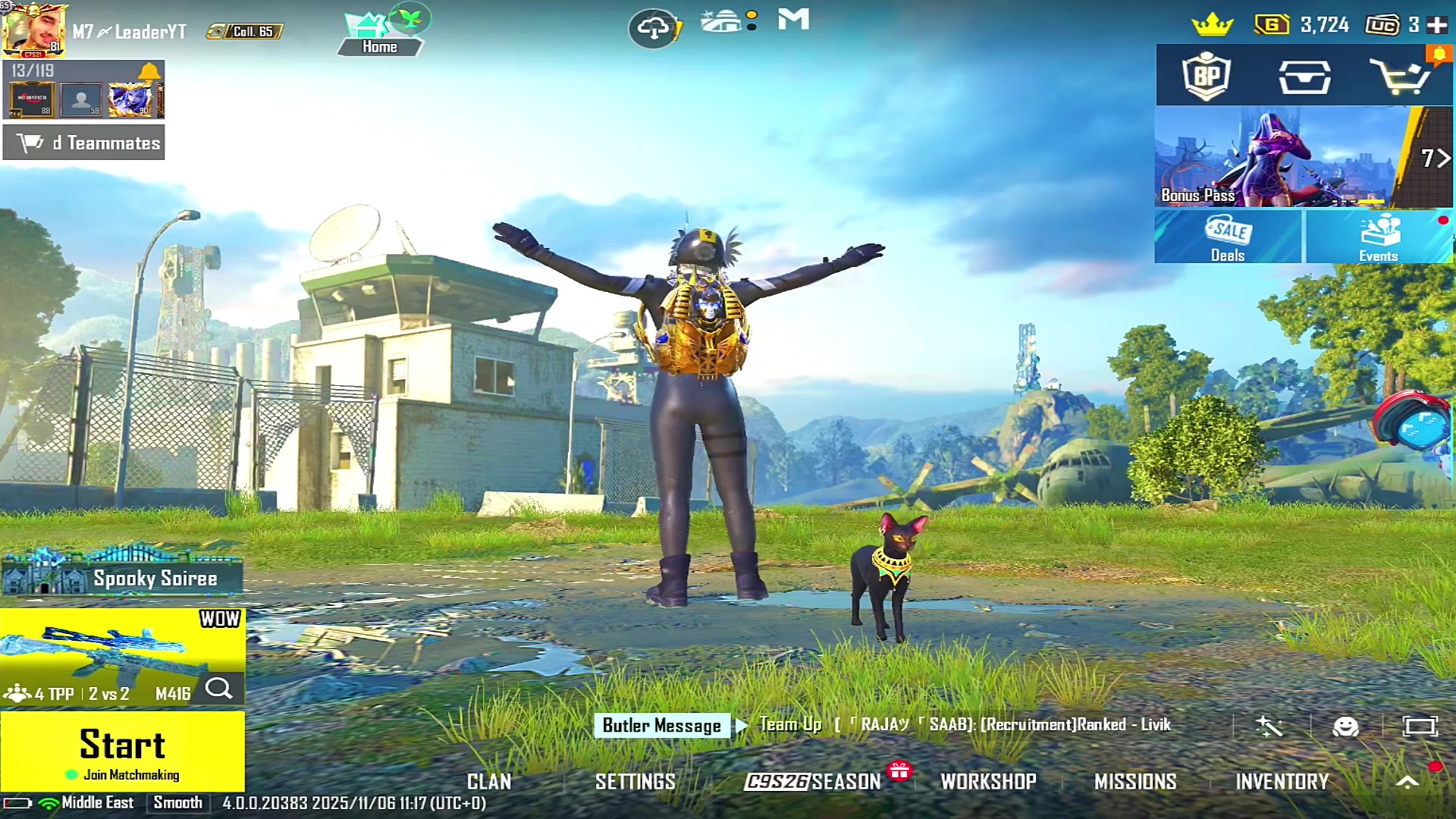Open the Spooky Soiree event banner
This screenshot has width=1456, height=819.
pos(123,577)
